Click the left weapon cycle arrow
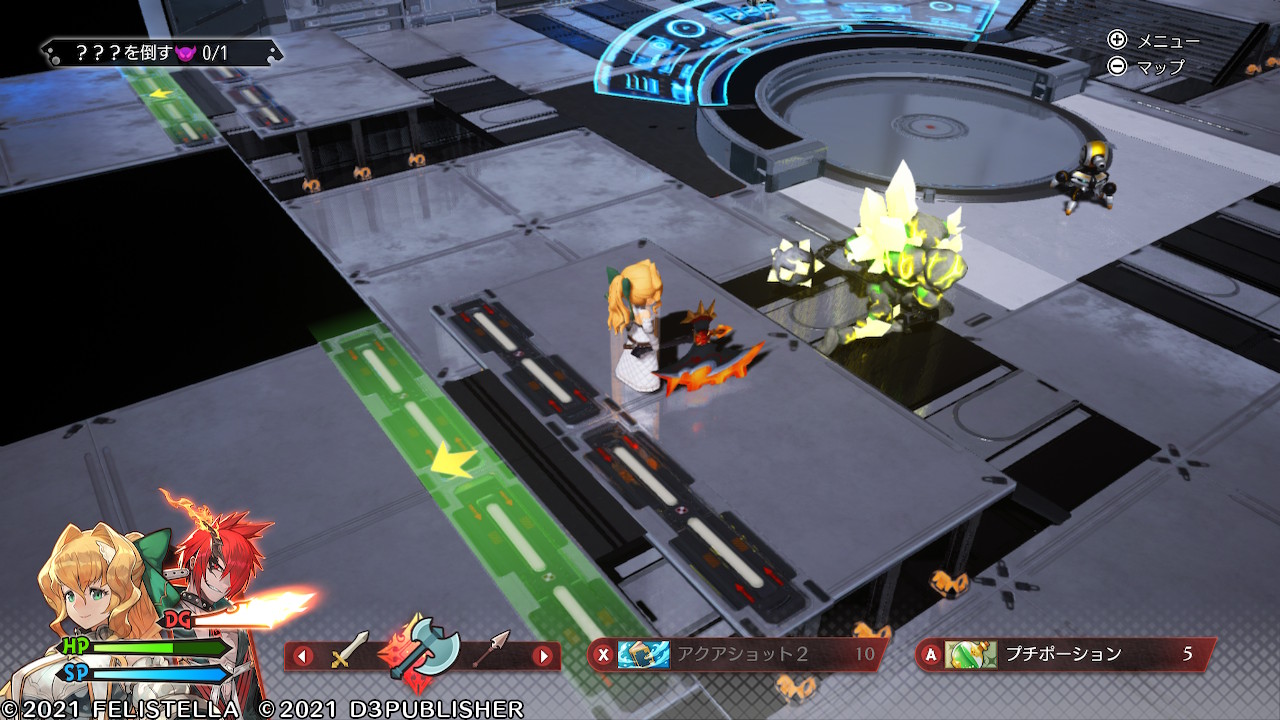Viewport: 1280px width, 720px height. pos(303,656)
